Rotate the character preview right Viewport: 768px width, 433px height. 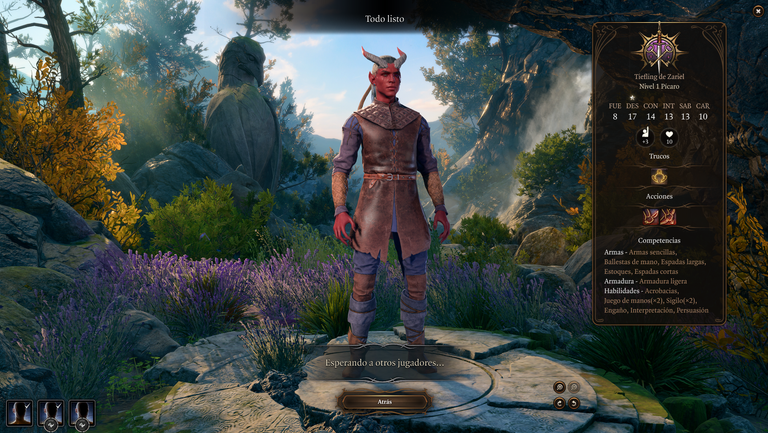[x=574, y=403]
